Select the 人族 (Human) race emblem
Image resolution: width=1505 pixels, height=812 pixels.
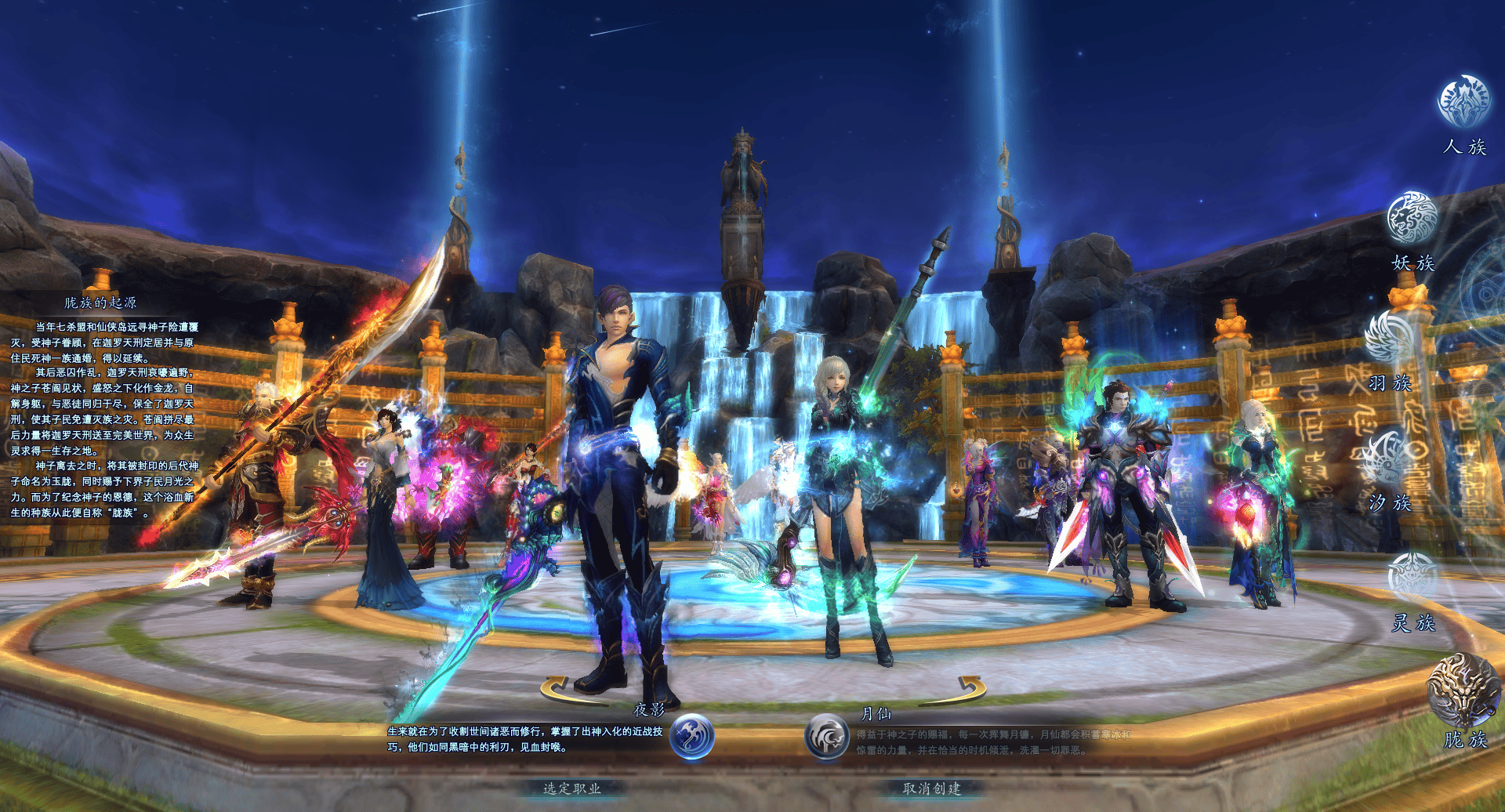[x=1463, y=102]
